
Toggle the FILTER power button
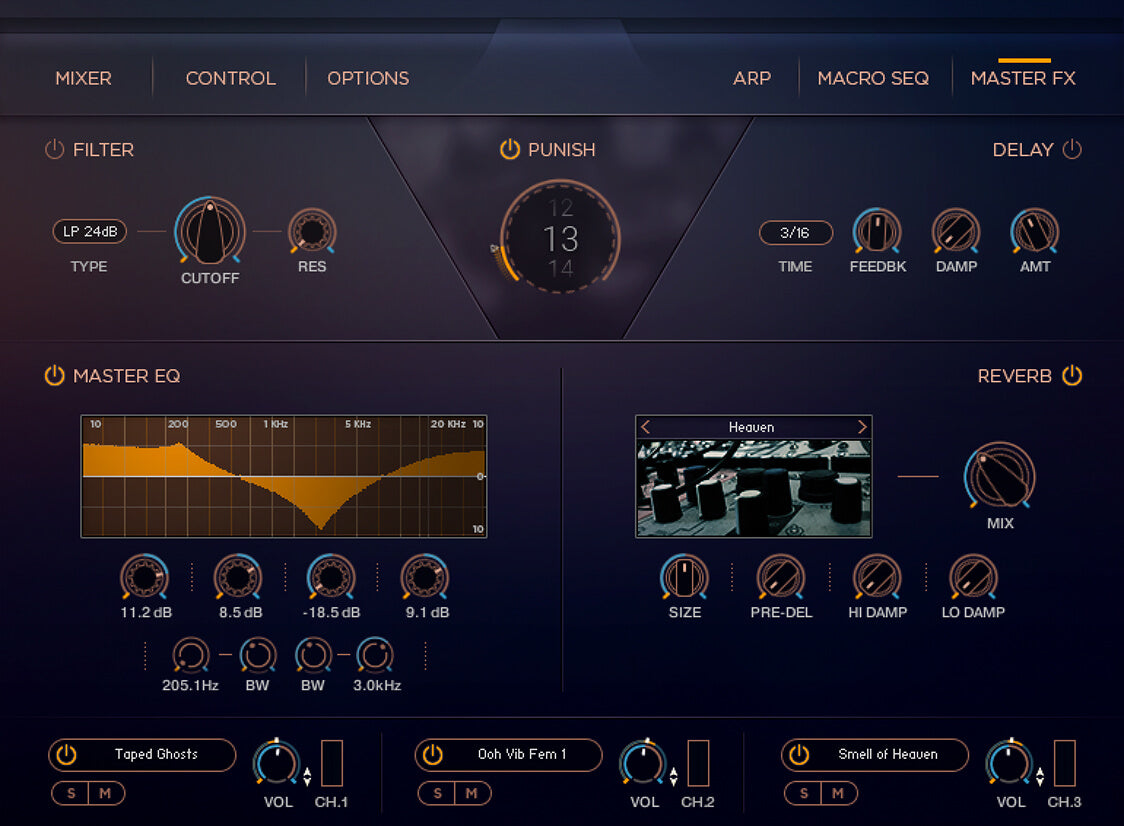54,150
